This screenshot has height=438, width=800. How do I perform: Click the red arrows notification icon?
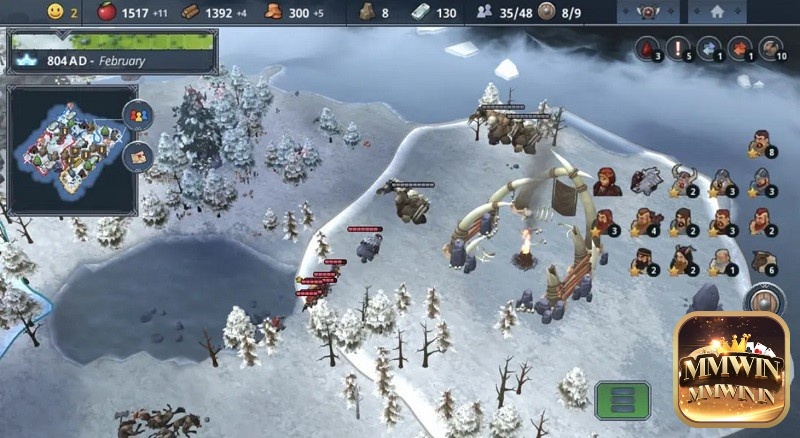(739, 47)
